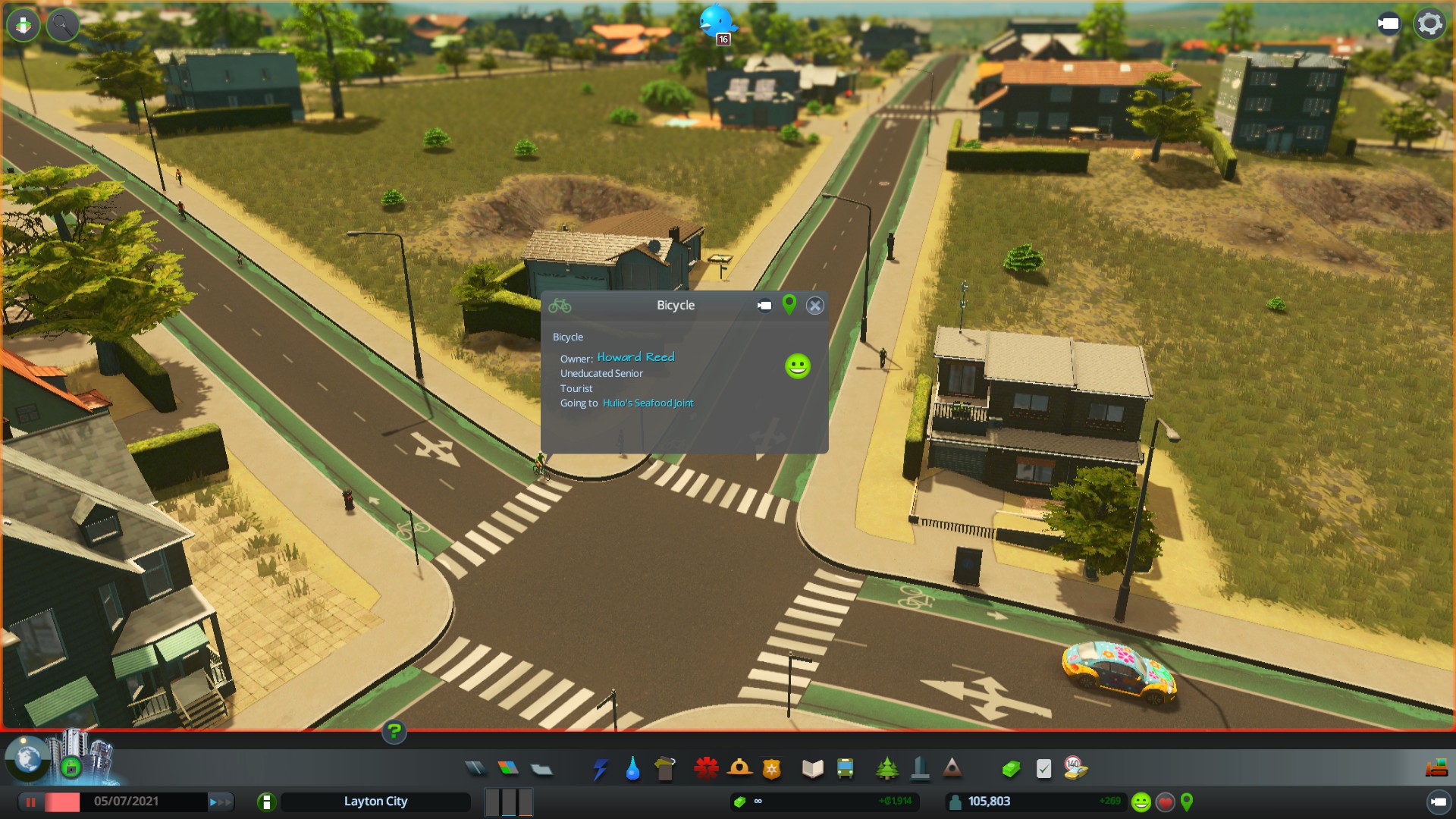Follow owner Howard Reed link

(x=635, y=357)
